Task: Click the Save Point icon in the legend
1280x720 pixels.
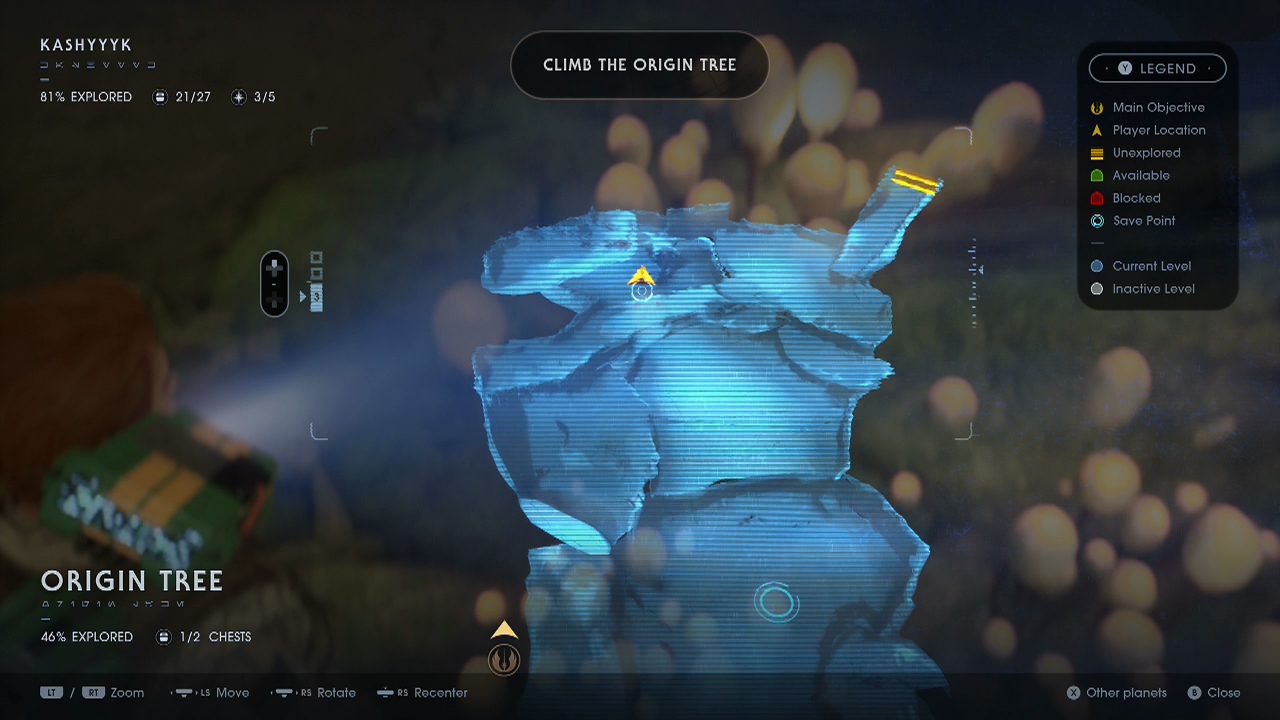Action: click(1097, 221)
